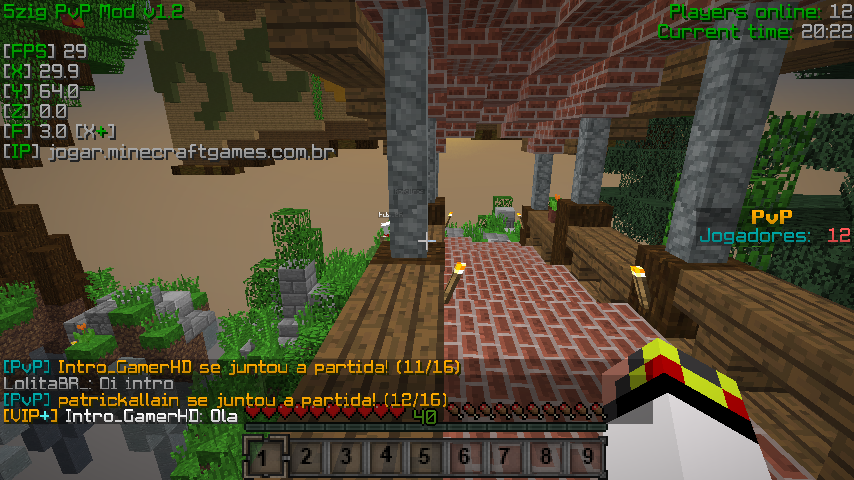Click the patrickallain join message in chat

tap(225, 399)
